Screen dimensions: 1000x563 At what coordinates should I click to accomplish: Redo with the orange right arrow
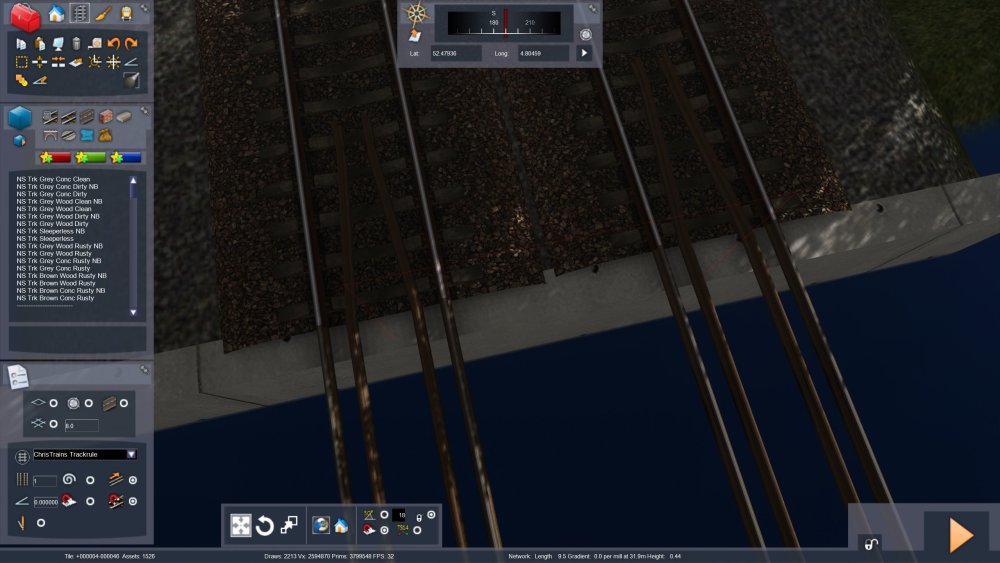pyautogui.click(x=131, y=44)
